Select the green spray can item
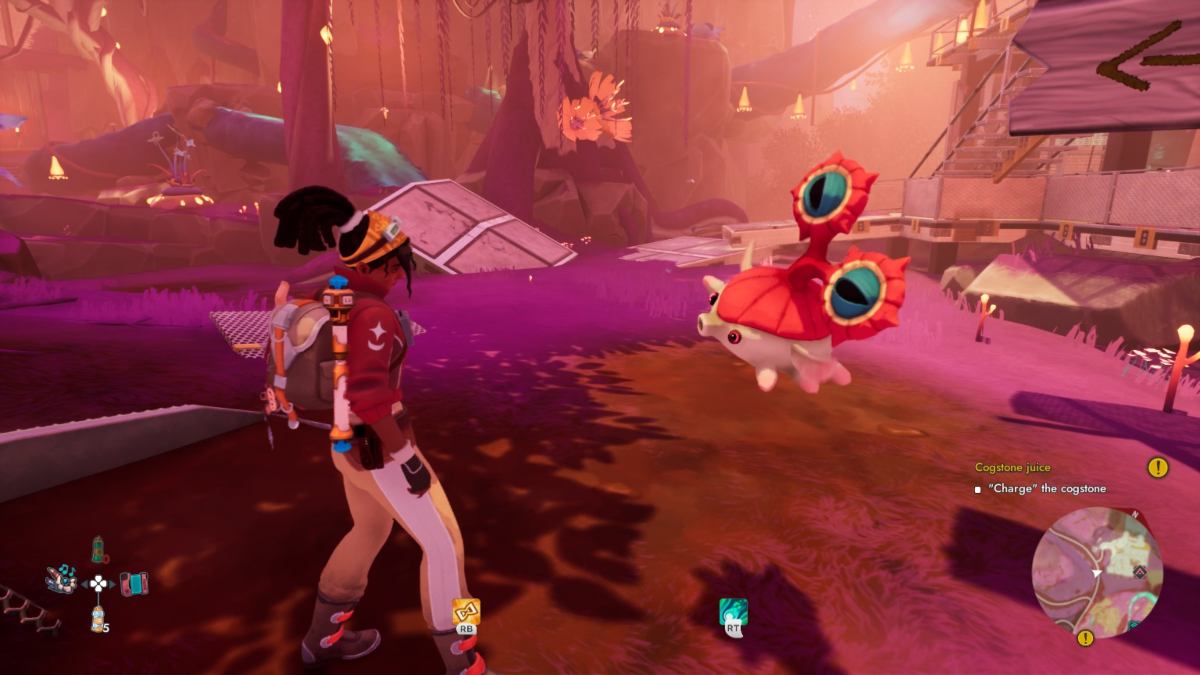Screen dimensions: 1200x675 pyautogui.click(x=98, y=549)
